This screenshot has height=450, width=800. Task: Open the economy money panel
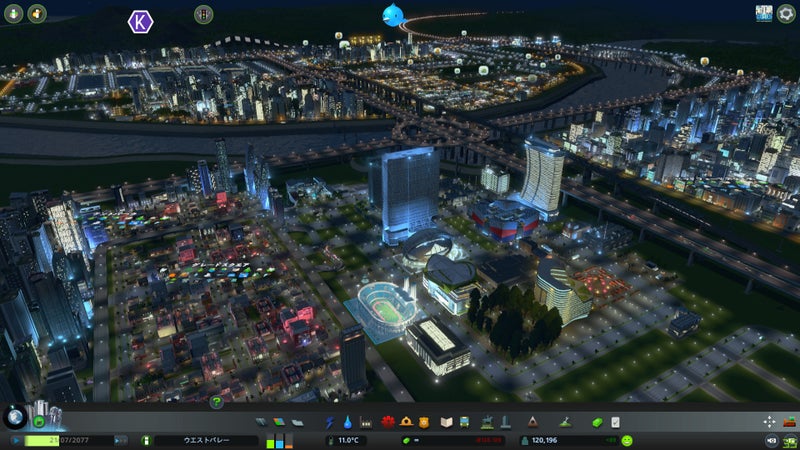(x=597, y=422)
